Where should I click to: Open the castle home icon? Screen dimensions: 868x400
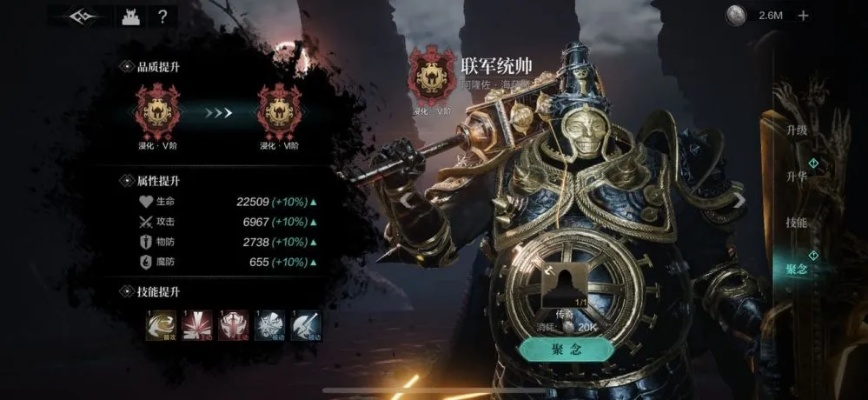click(x=129, y=16)
